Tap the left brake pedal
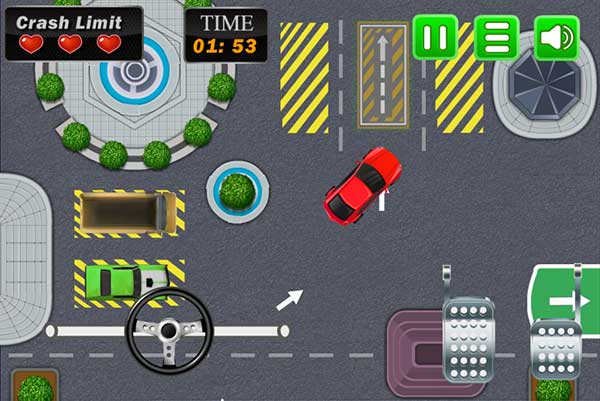The height and width of the screenshot is (401, 600). coord(468,338)
